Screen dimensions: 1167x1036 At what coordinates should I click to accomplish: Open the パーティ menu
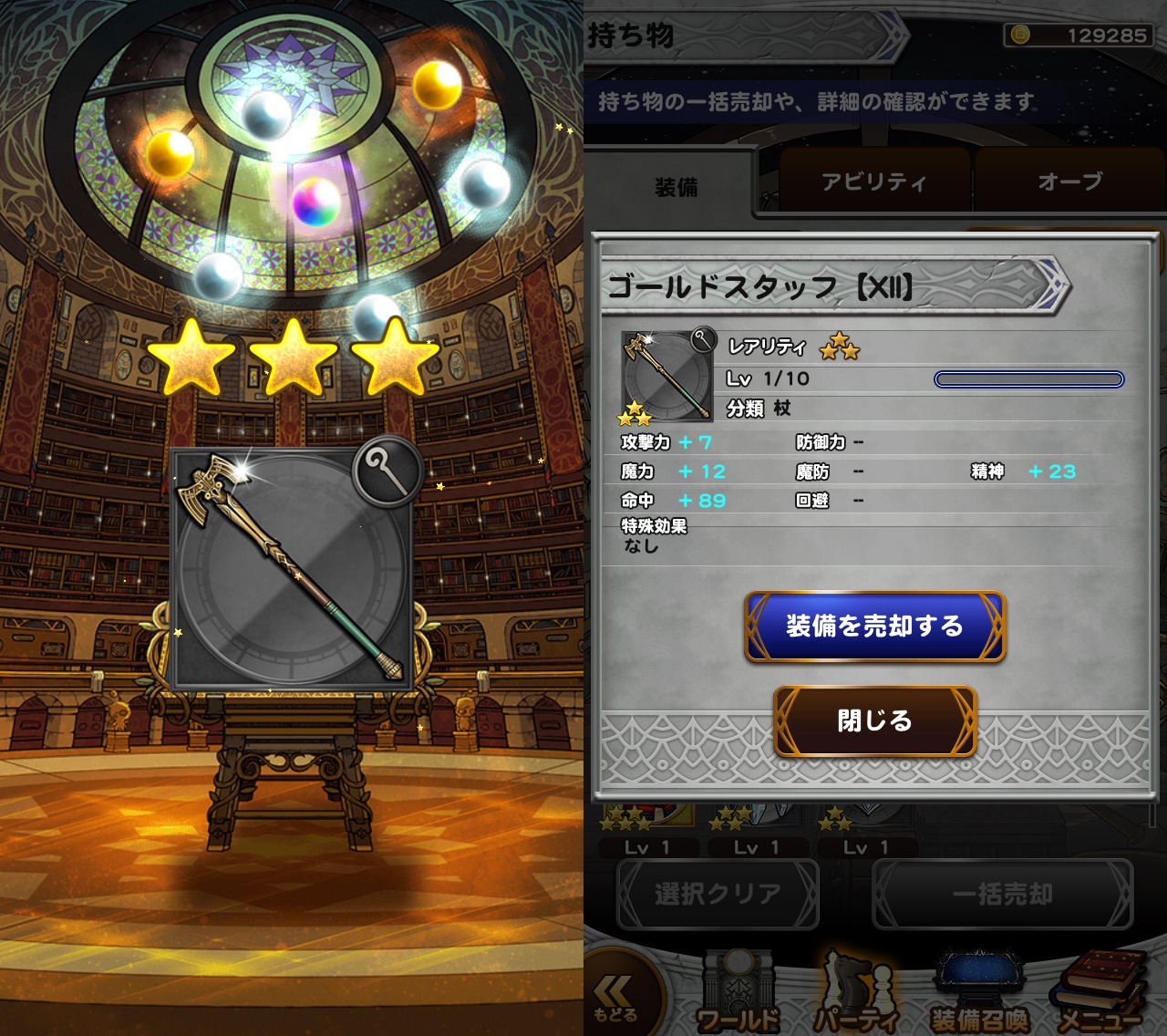click(857, 996)
